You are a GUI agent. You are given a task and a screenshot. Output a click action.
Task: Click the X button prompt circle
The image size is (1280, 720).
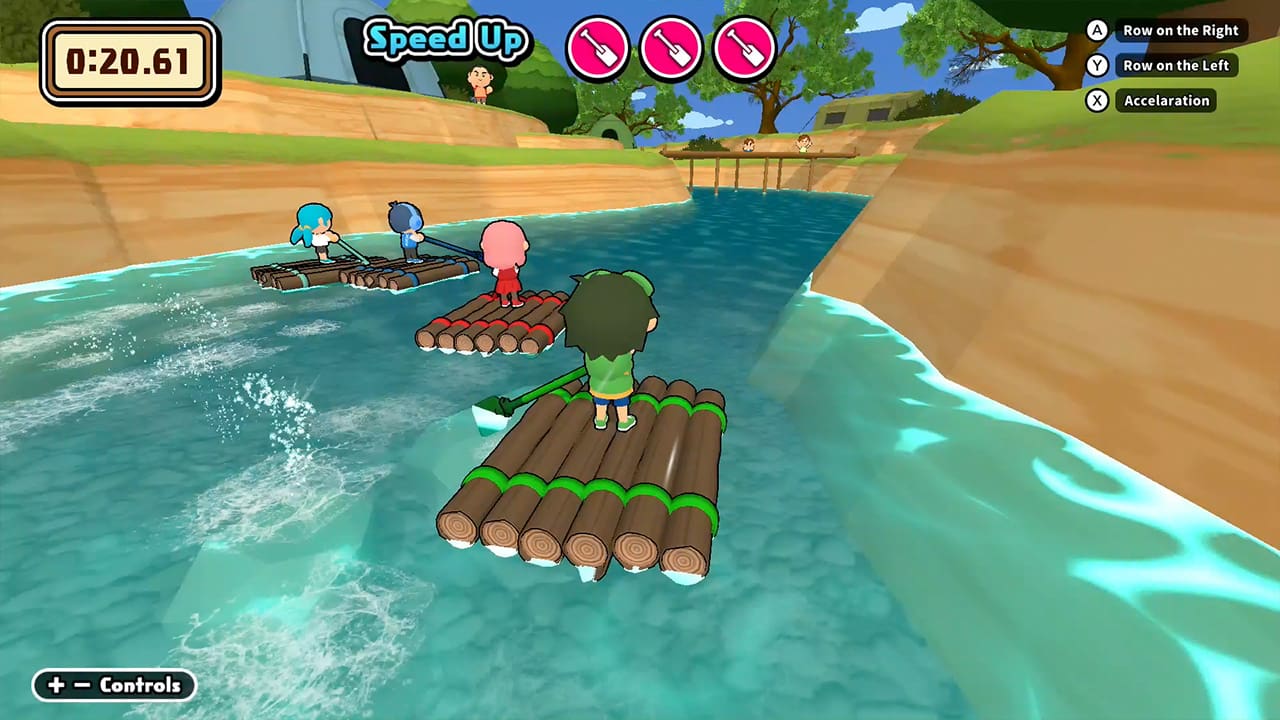pyautogui.click(x=1096, y=100)
